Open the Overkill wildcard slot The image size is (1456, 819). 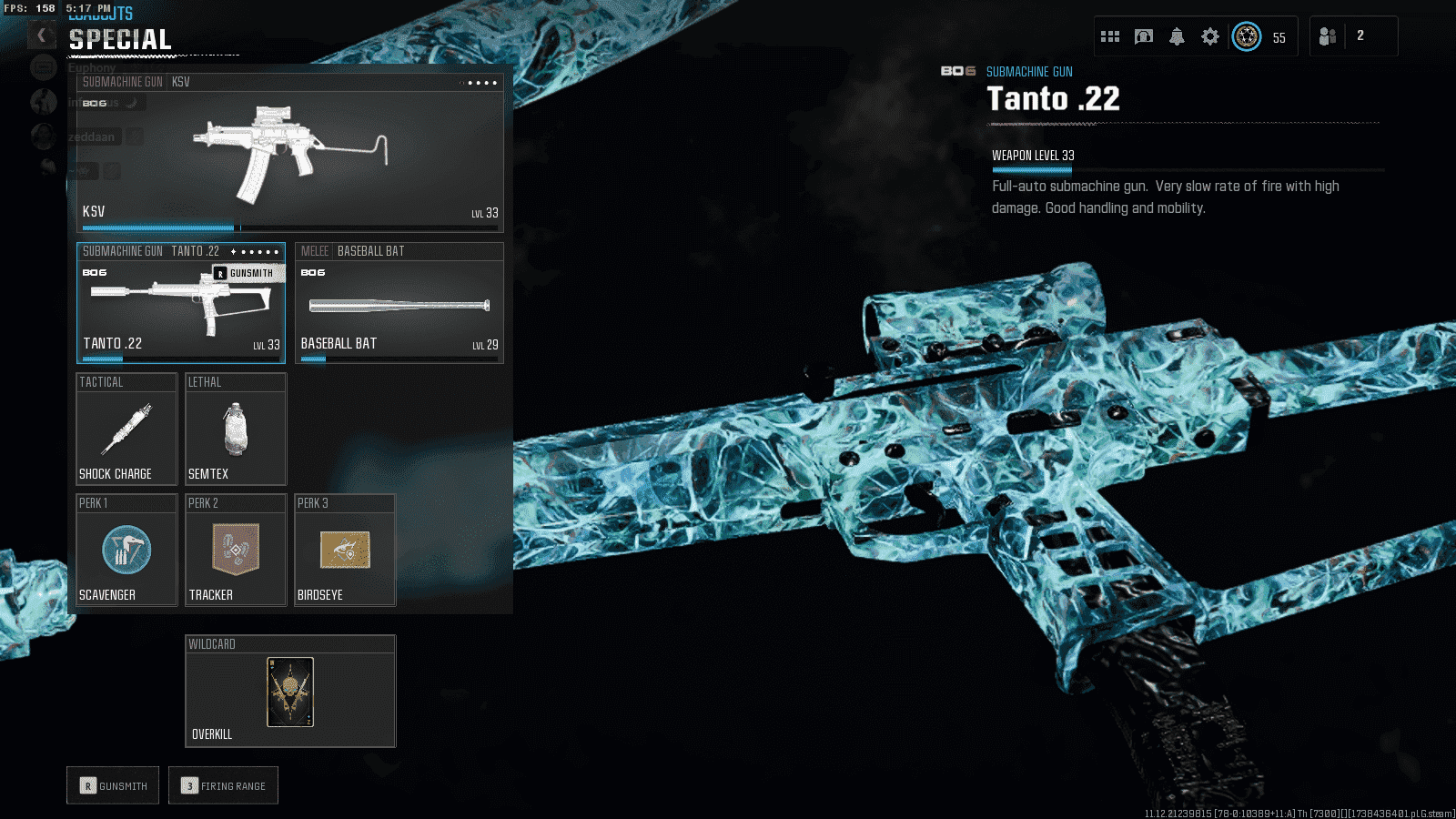[x=290, y=692]
